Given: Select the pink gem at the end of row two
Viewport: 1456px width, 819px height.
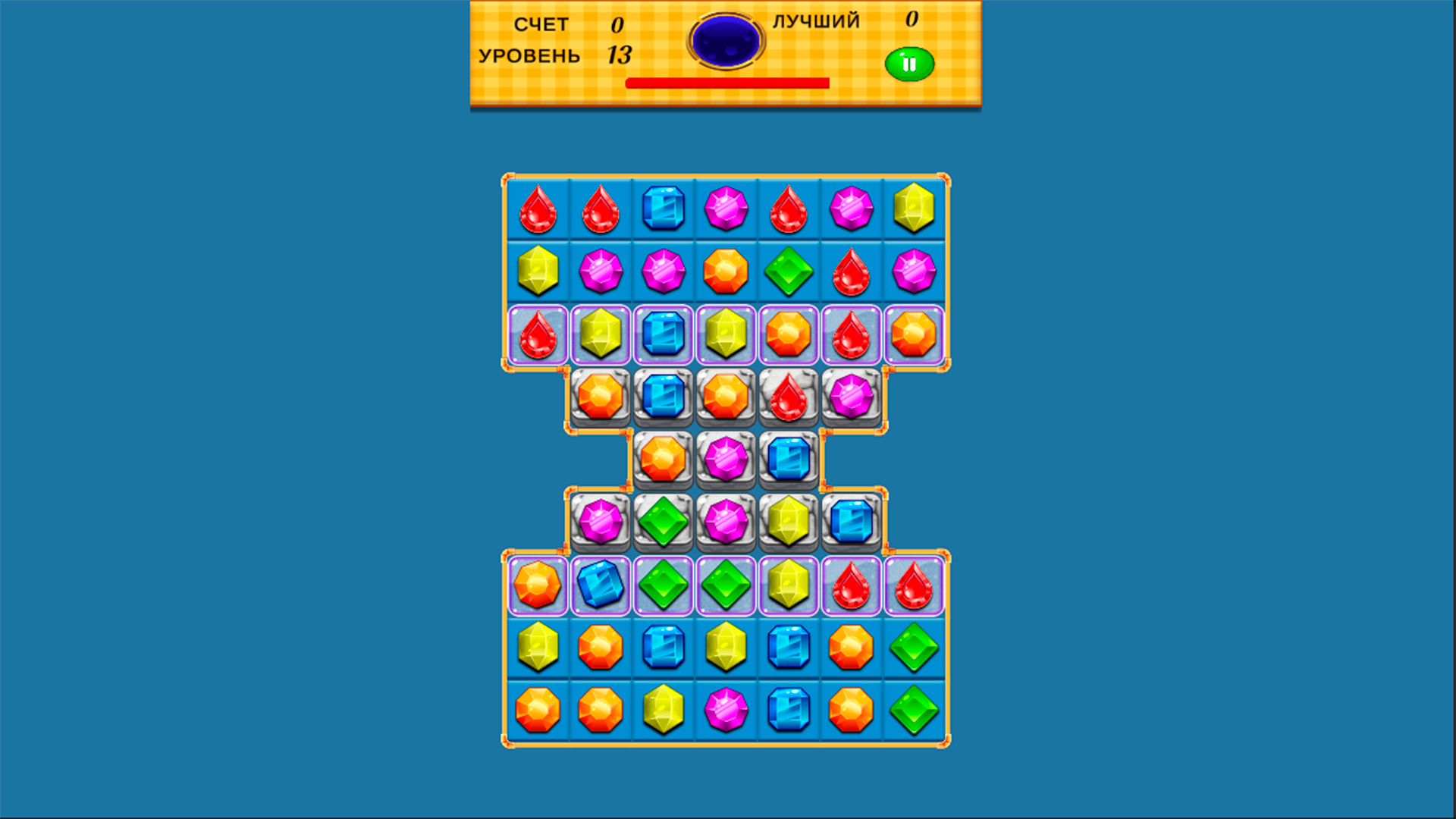Looking at the screenshot, I should point(914,273).
